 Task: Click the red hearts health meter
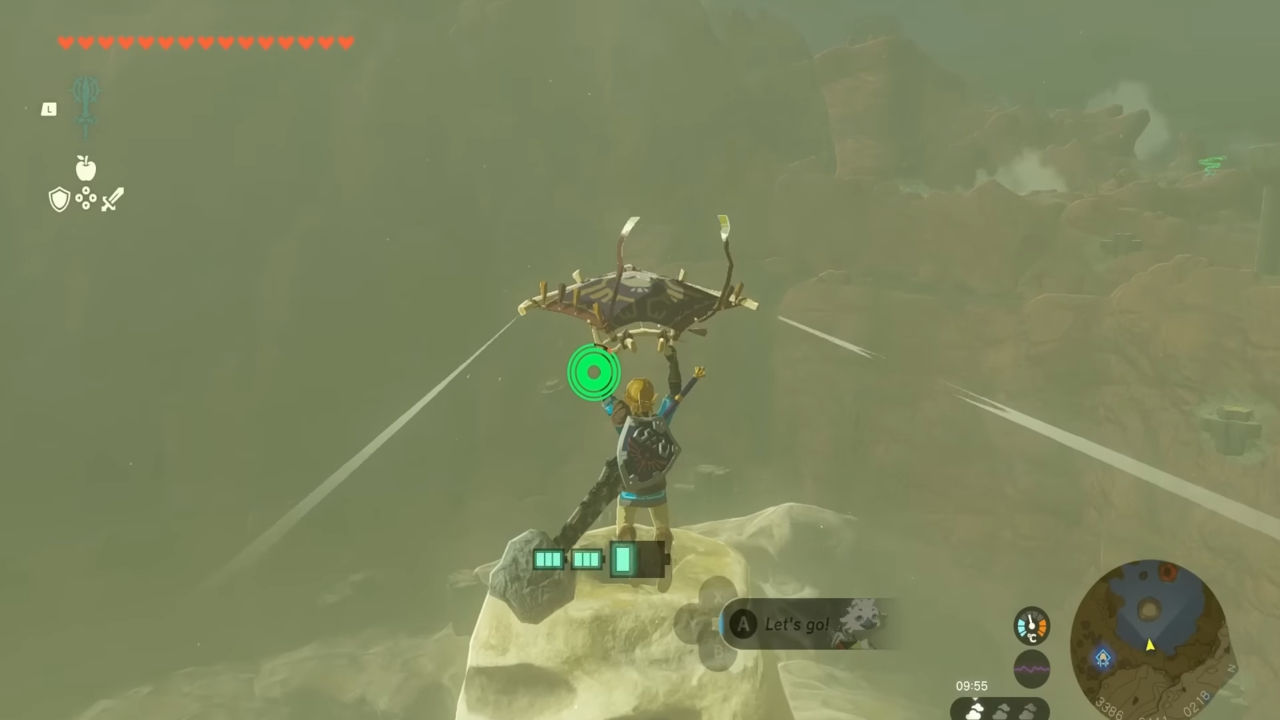205,42
